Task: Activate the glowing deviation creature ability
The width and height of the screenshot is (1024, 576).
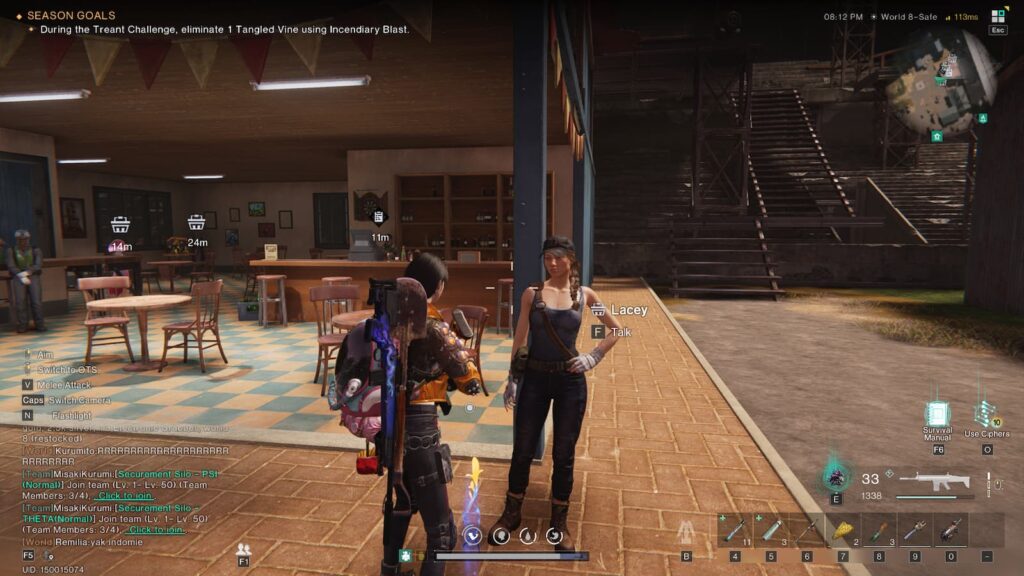Action: click(x=836, y=475)
